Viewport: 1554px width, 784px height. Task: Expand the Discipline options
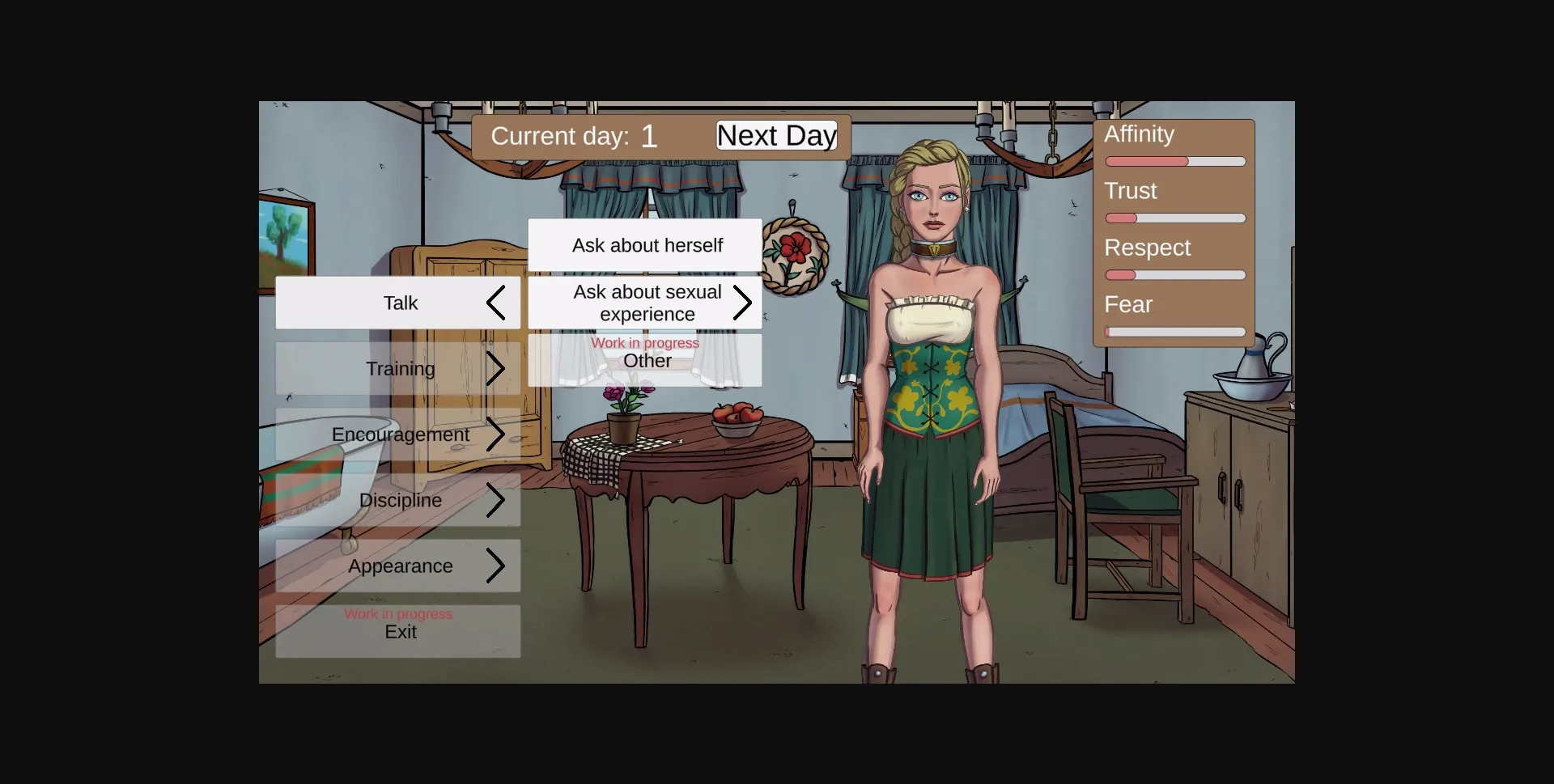[497, 500]
